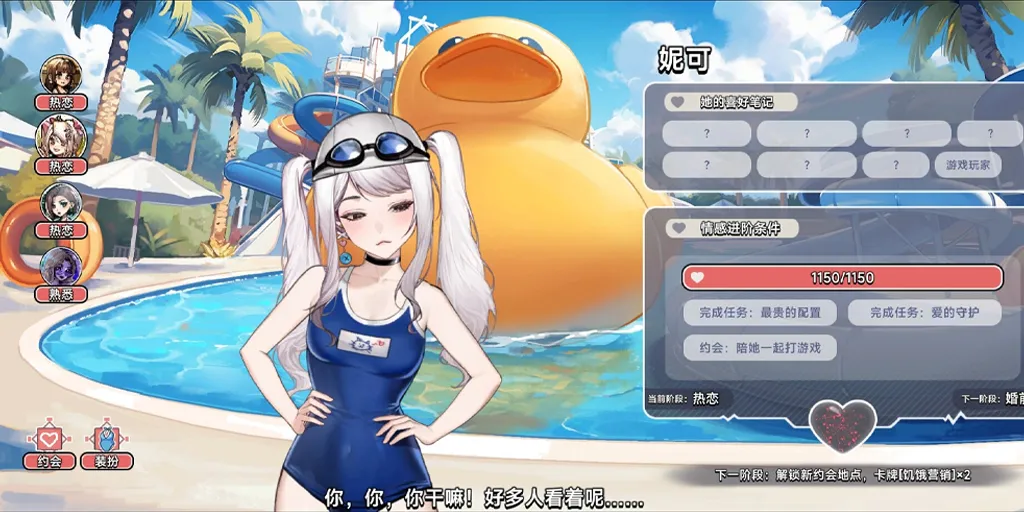Click the 游戏玩家 preference tag

click(x=968, y=165)
